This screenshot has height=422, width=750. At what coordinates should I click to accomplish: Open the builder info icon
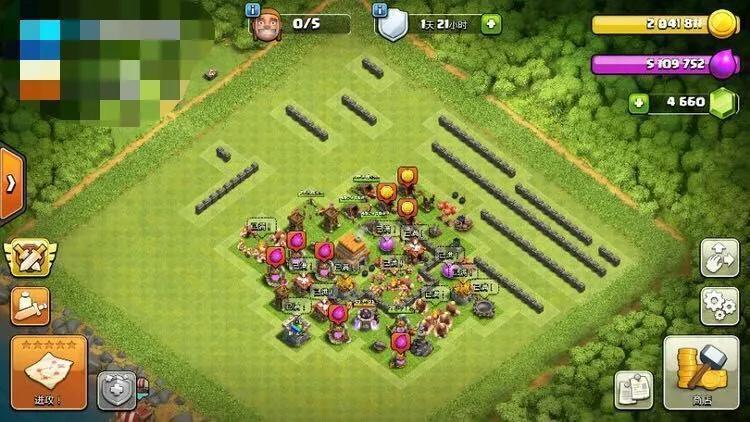[252, 9]
